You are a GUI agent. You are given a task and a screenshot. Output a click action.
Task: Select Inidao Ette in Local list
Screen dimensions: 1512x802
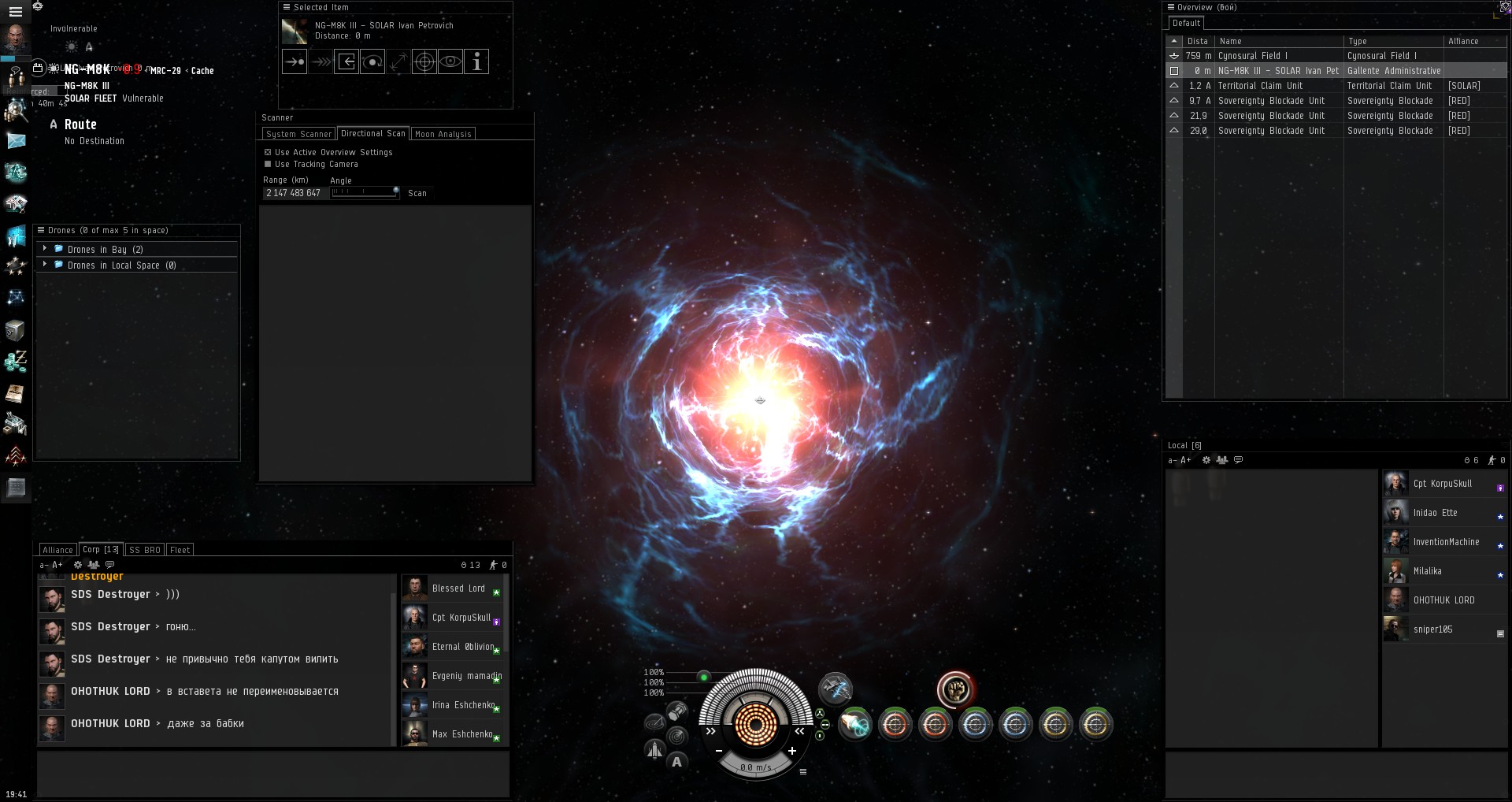1435,513
